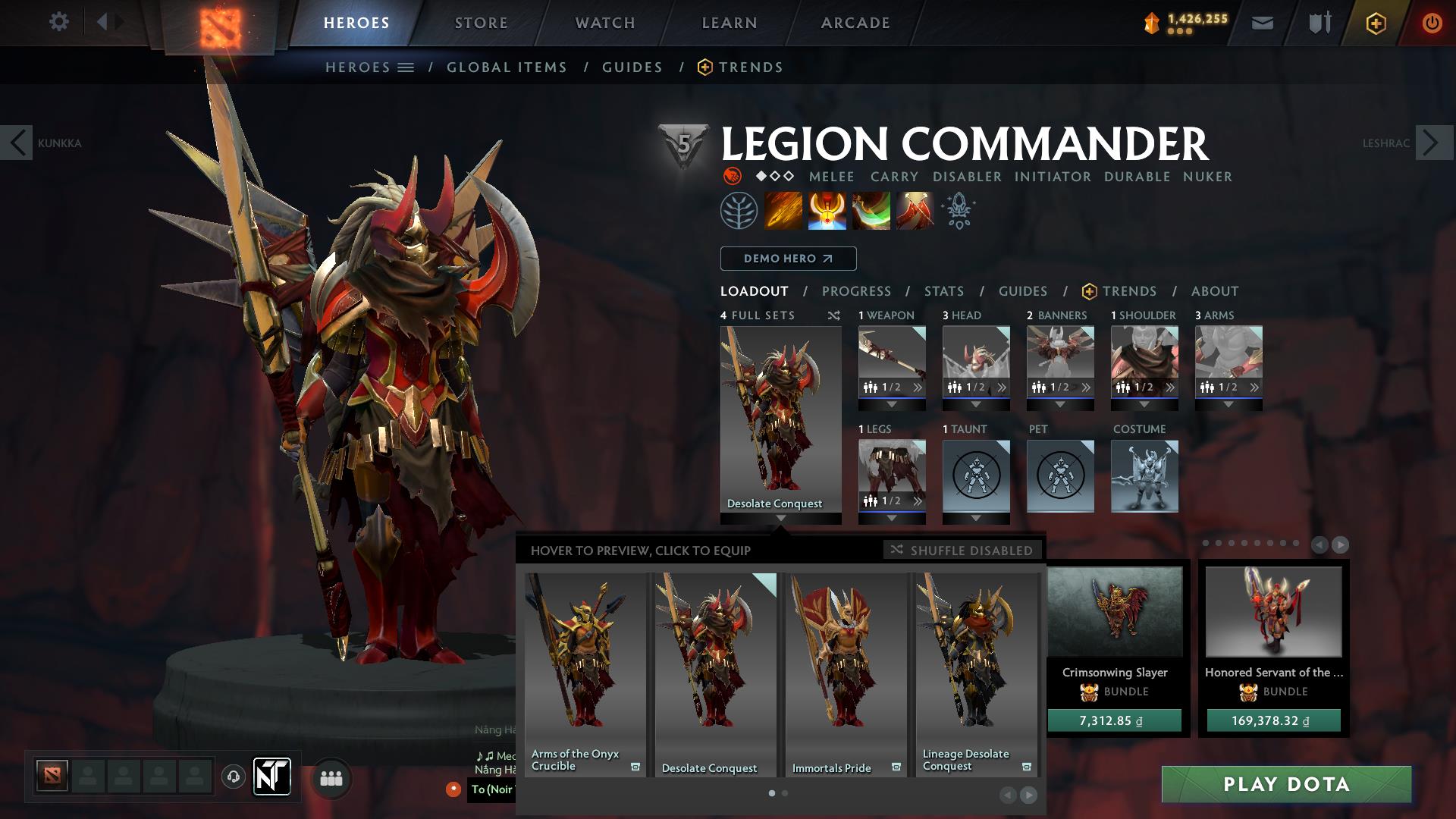Viewport: 1456px width, 819px height.
Task: Select the Immortals Pride set thumbnail
Action: point(846,667)
